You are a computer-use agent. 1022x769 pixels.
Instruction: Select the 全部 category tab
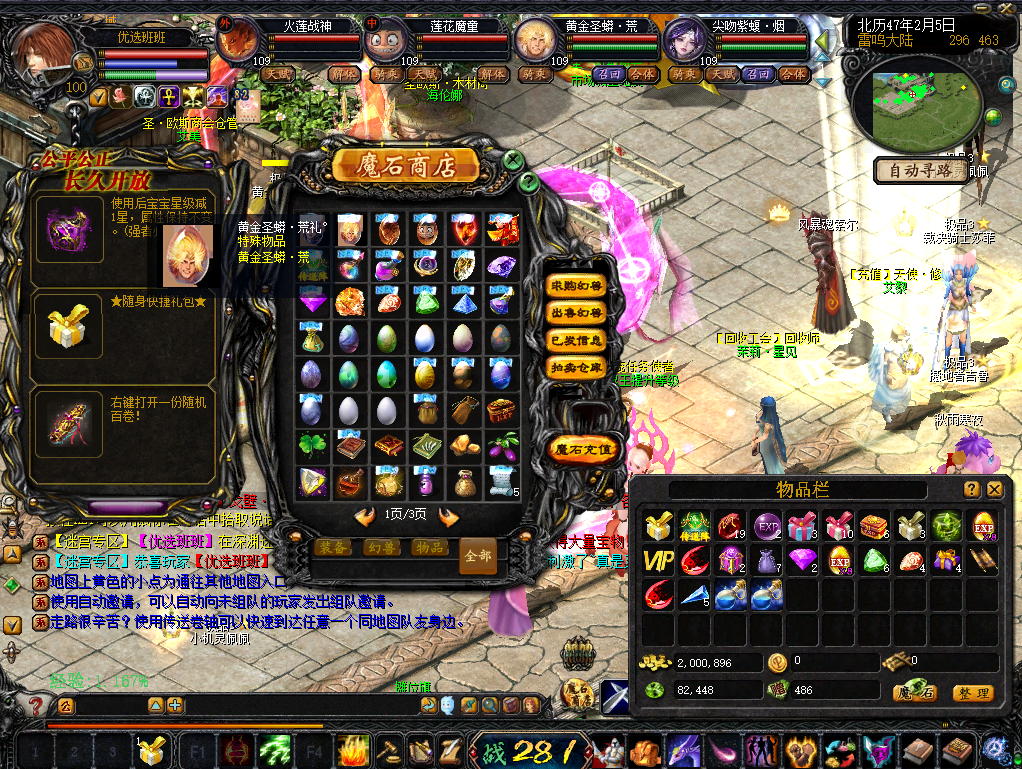pos(478,555)
